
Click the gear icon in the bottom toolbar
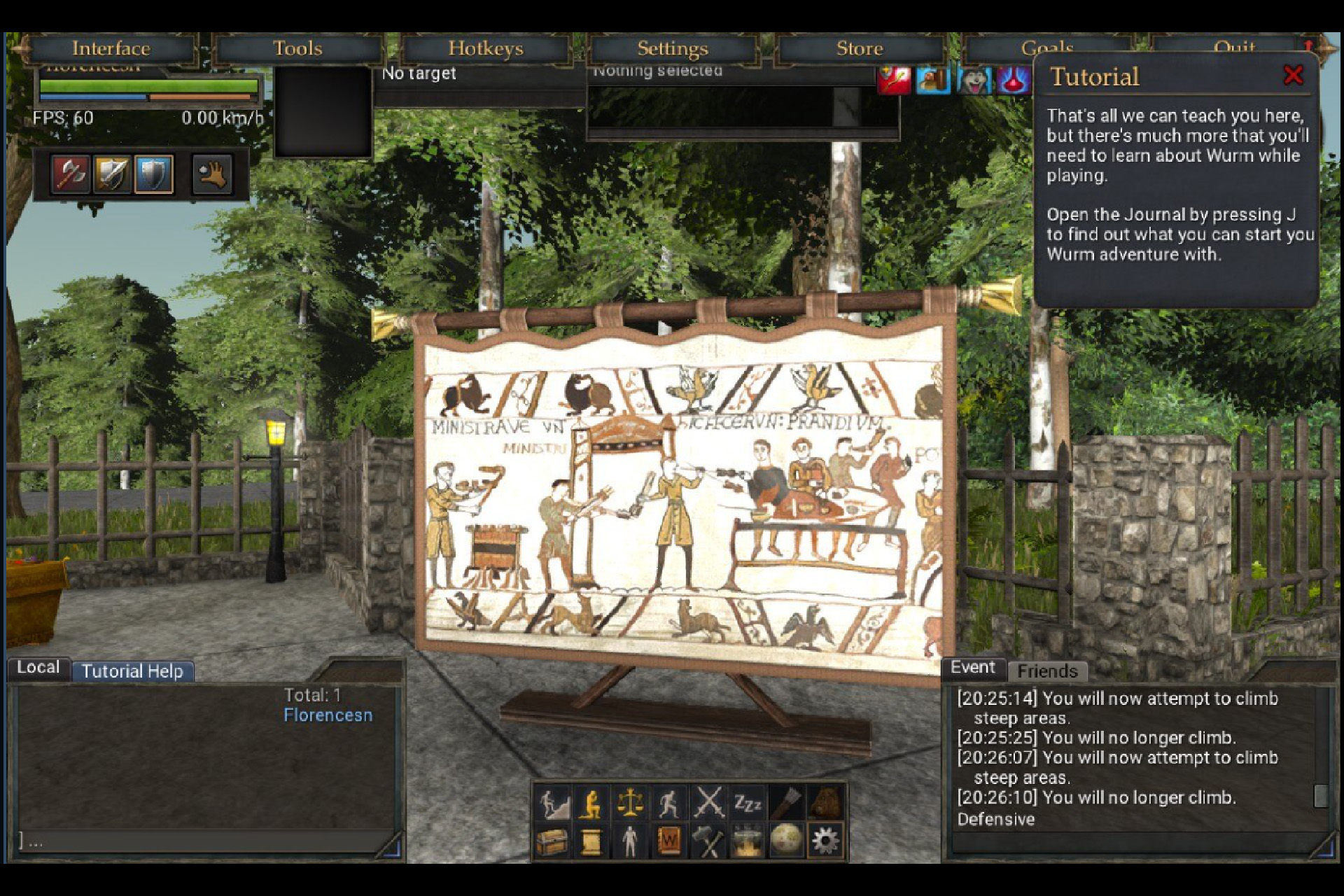tap(825, 841)
